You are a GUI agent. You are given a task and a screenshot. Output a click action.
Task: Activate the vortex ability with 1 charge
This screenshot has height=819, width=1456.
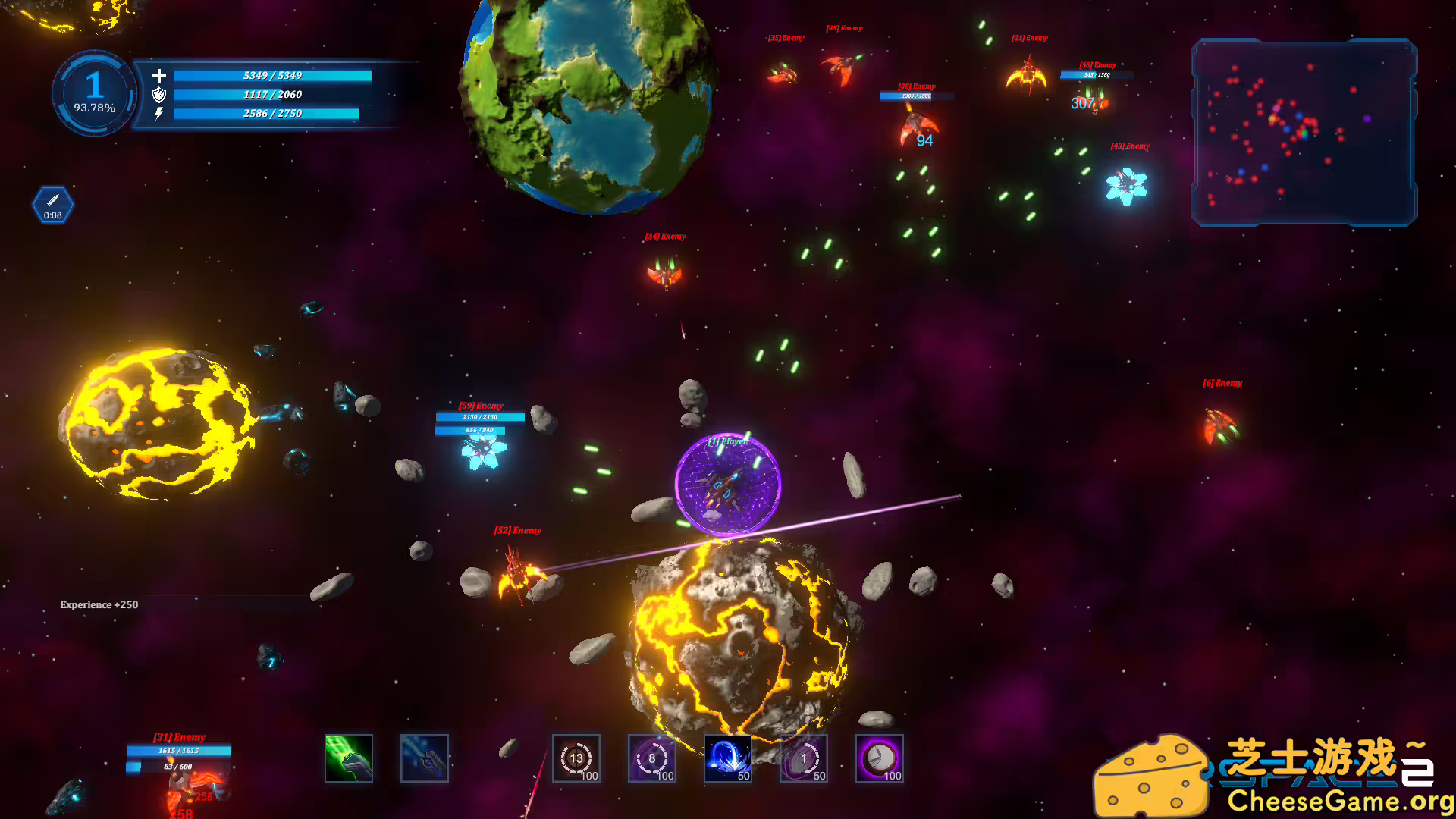click(x=804, y=758)
